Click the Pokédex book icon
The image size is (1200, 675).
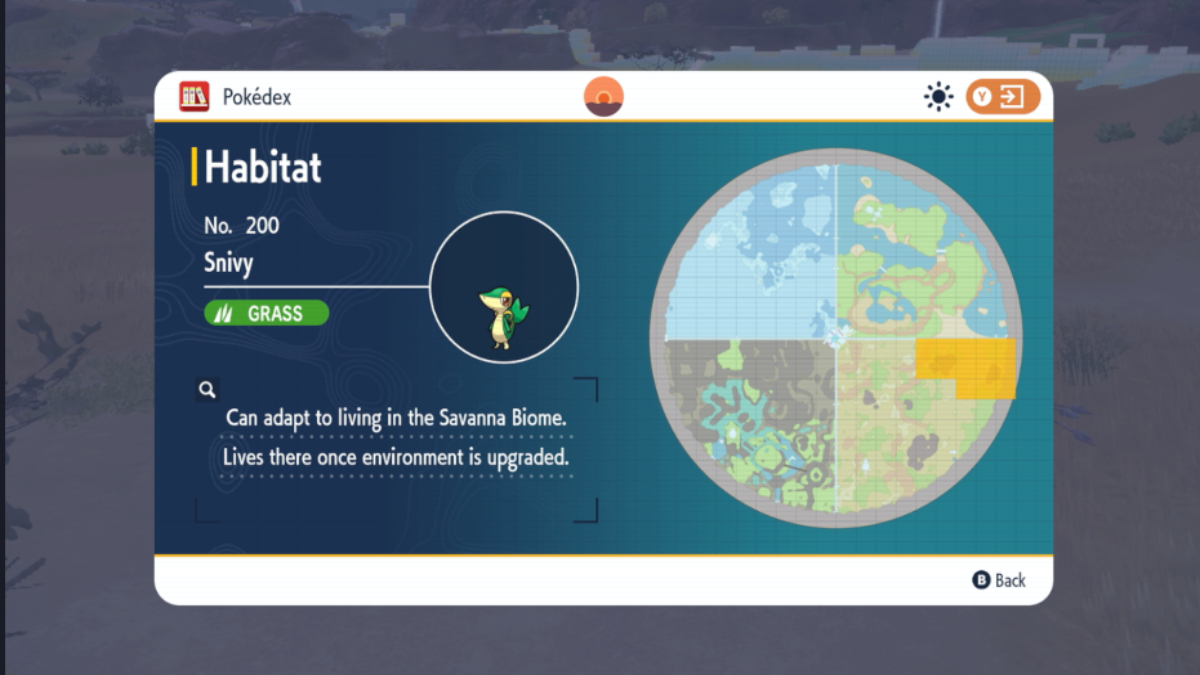click(x=194, y=97)
